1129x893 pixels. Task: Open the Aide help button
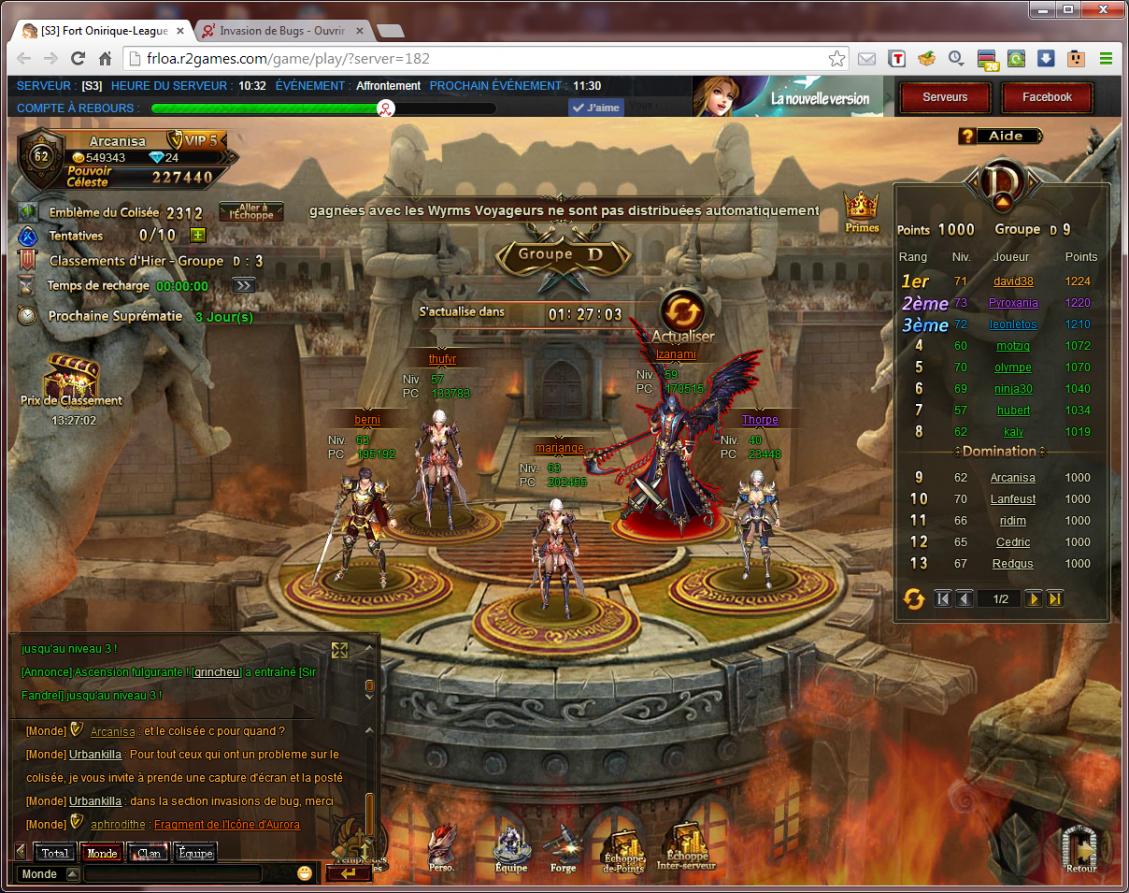[999, 136]
